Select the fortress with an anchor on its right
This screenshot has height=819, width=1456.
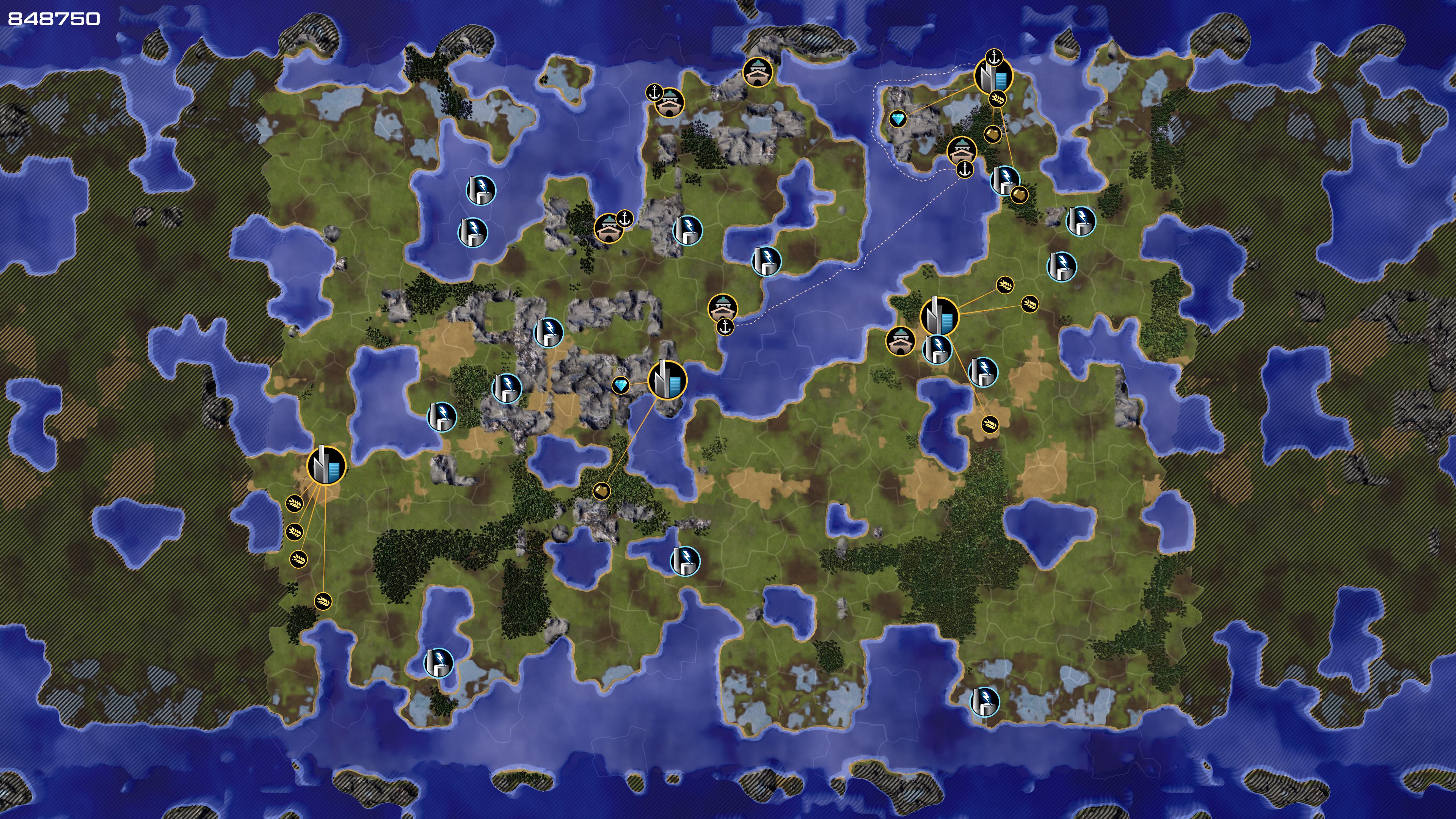click(608, 228)
